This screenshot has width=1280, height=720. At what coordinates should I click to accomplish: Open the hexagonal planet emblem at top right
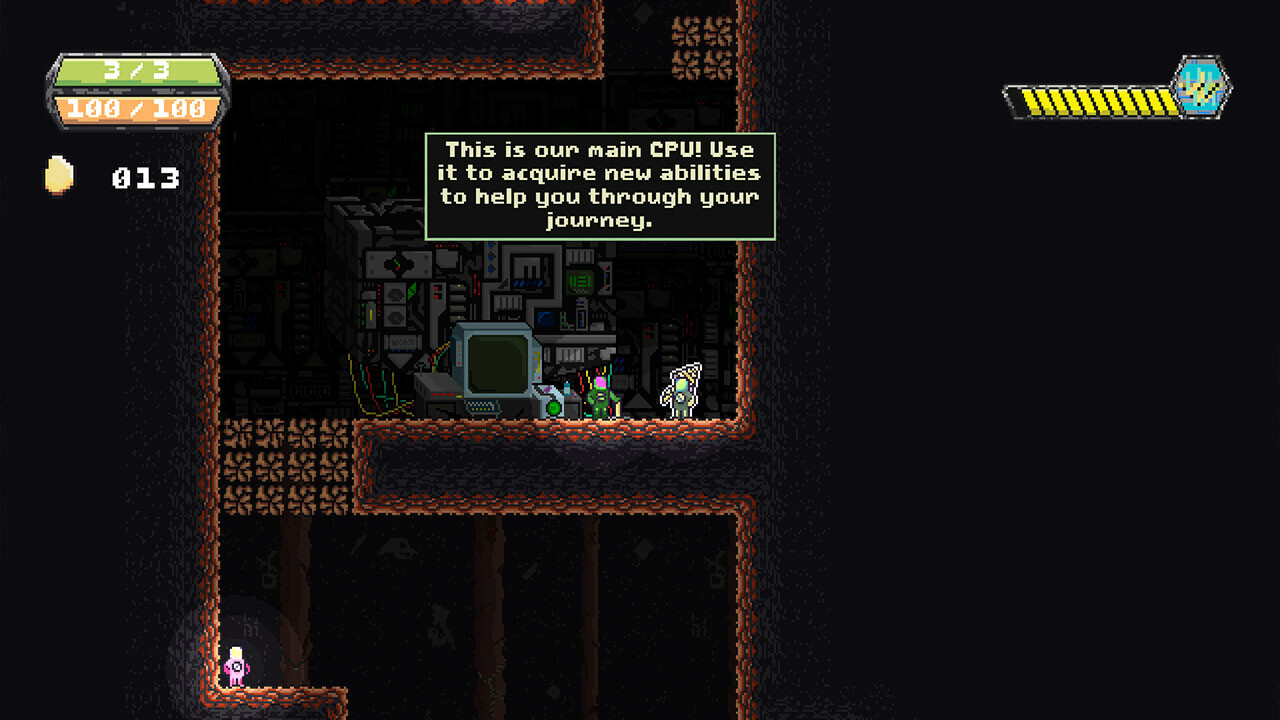click(x=1202, y=90)
